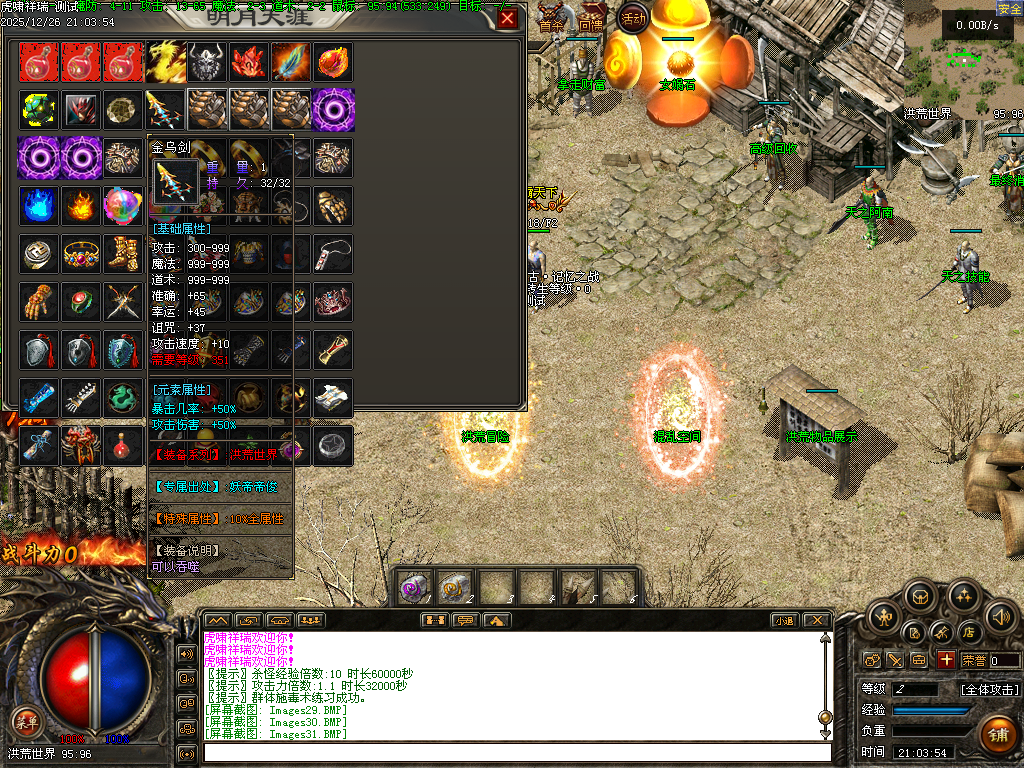Image resolution: width=1024 pixels, height=768 pixels.
Task: Choose the blue flame item slot
Action: click(39, 206)
